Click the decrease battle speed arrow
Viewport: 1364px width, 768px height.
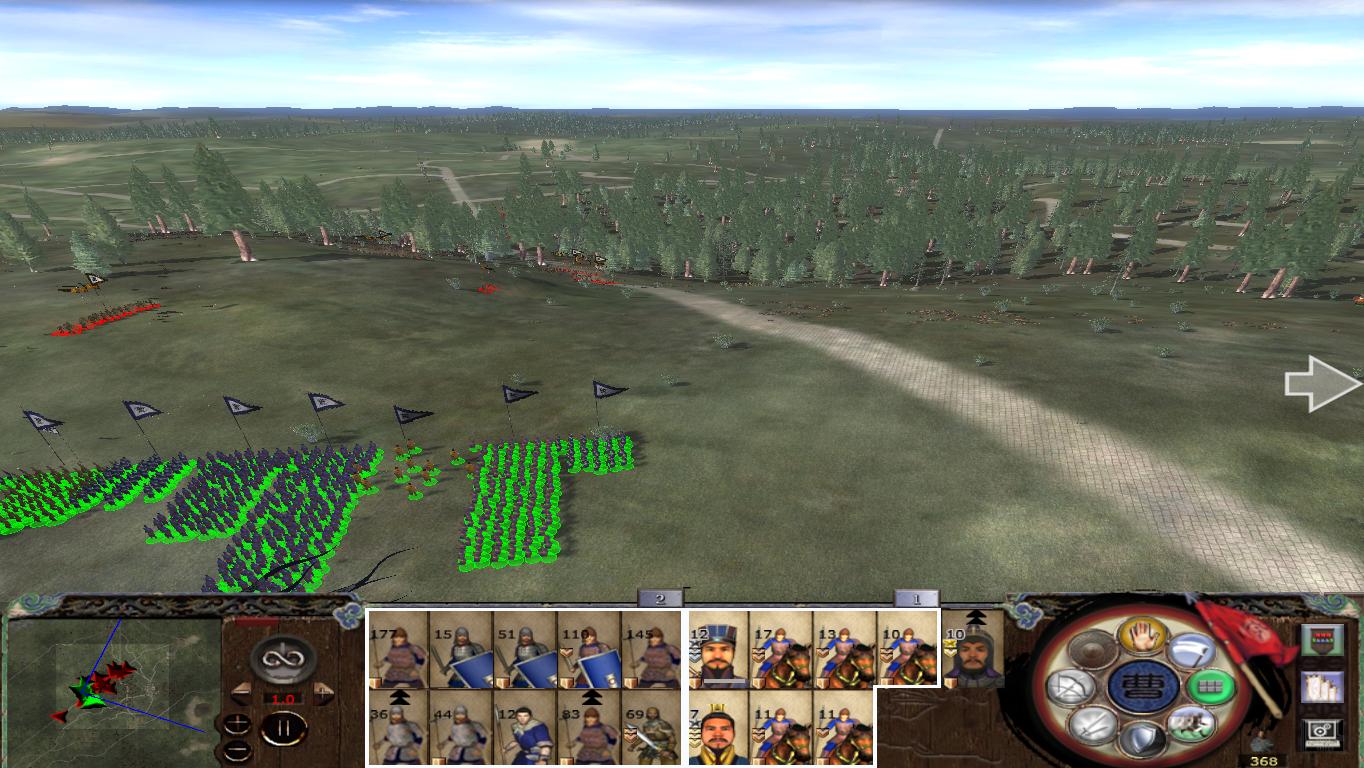click(x=241, y=693)
